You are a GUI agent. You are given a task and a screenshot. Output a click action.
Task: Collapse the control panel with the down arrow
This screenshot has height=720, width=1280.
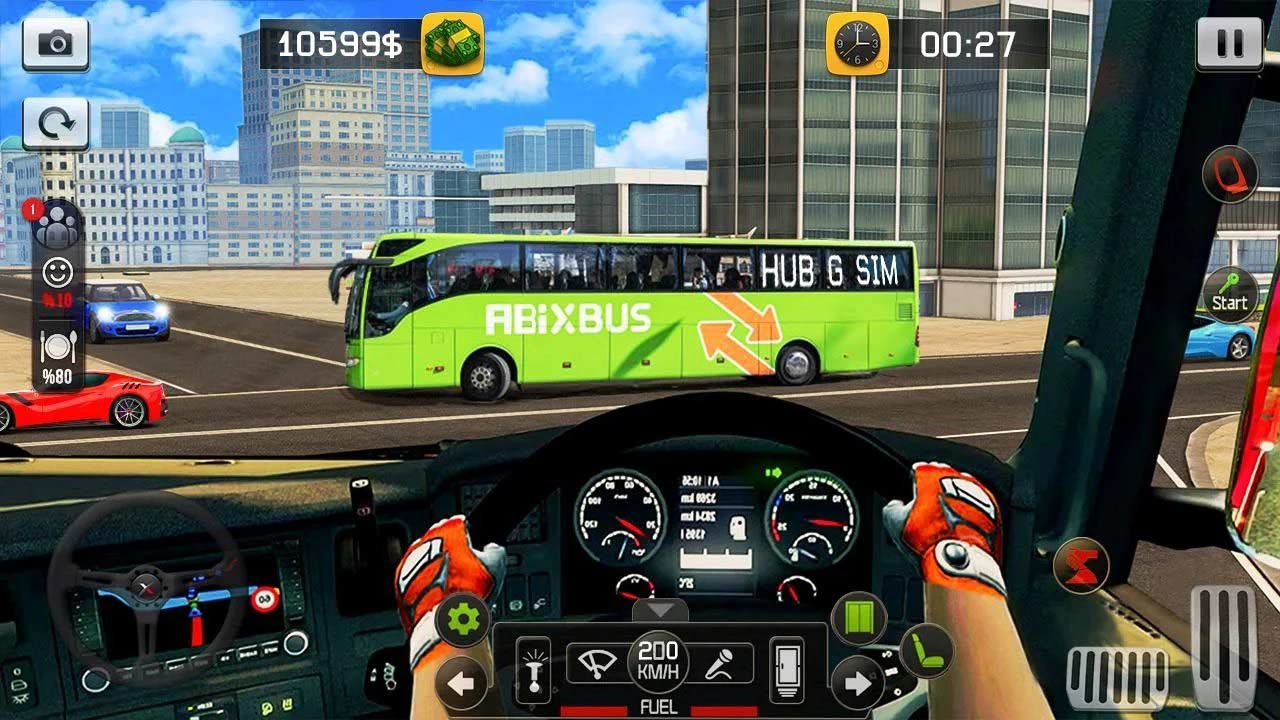[x=659, y=611]
